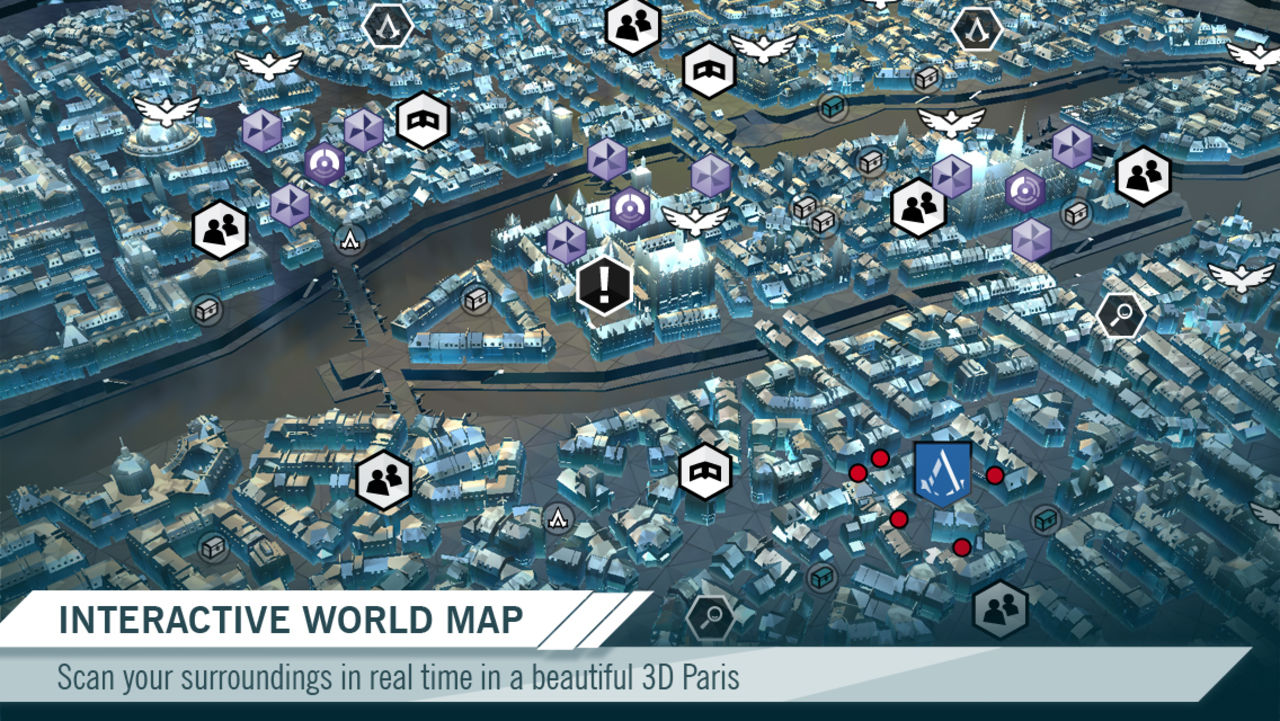
Task: Choose the dimmed grey co-op marker
Action: [x=999, y=608]
